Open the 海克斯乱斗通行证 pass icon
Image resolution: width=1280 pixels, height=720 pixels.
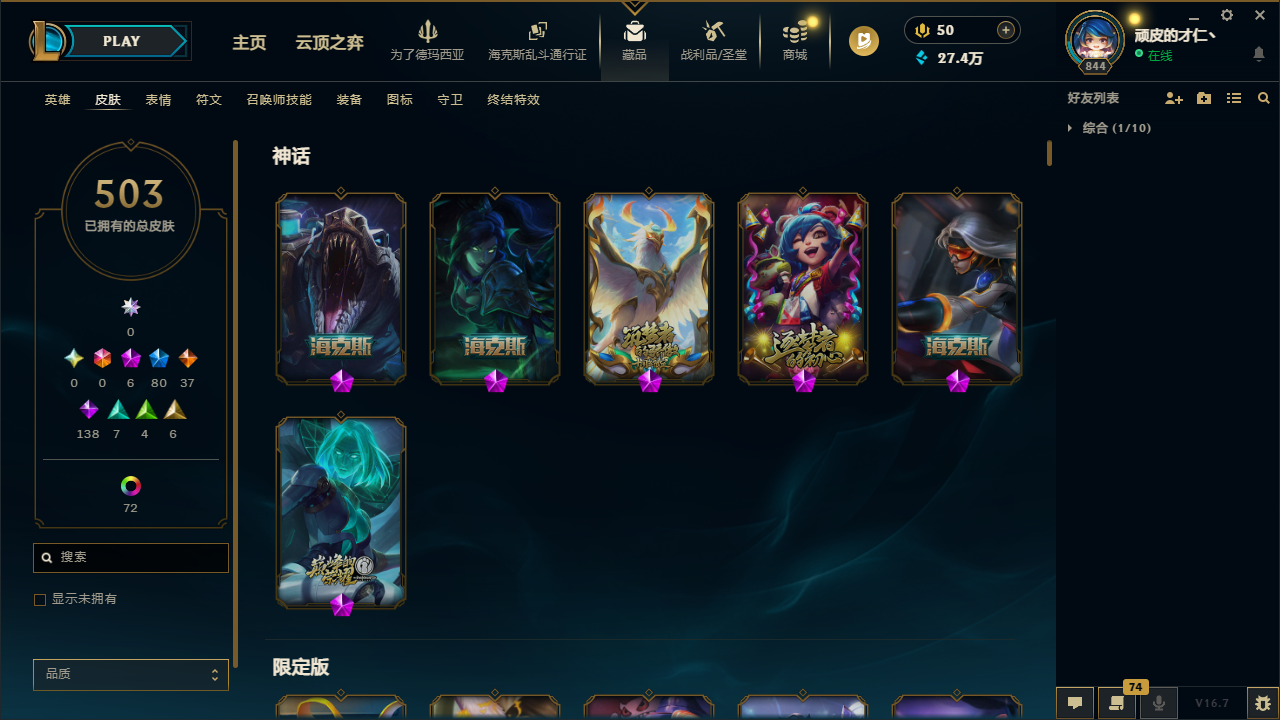pos(537,40)
